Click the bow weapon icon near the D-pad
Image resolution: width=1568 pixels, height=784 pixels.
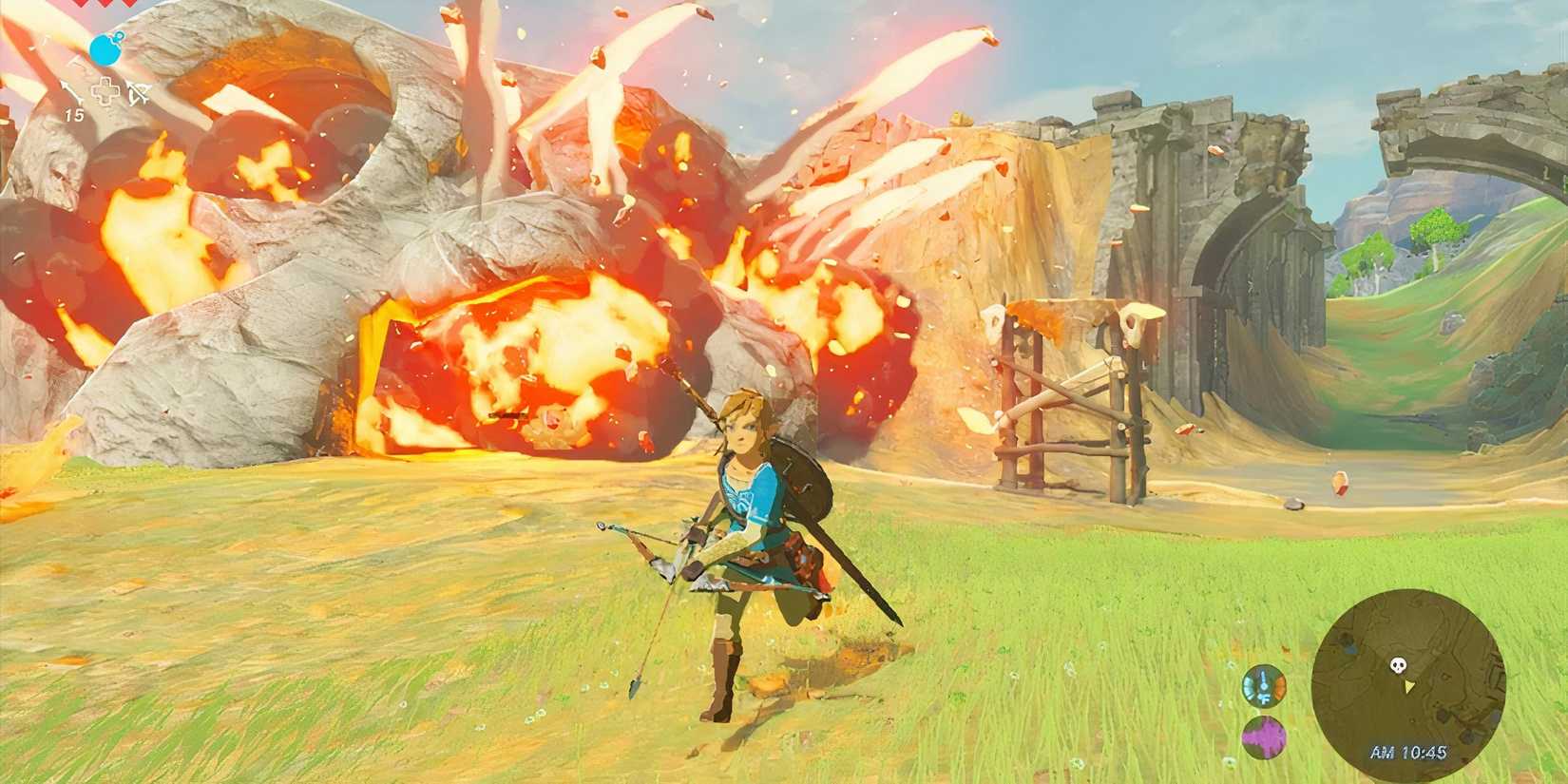point(139,92)
